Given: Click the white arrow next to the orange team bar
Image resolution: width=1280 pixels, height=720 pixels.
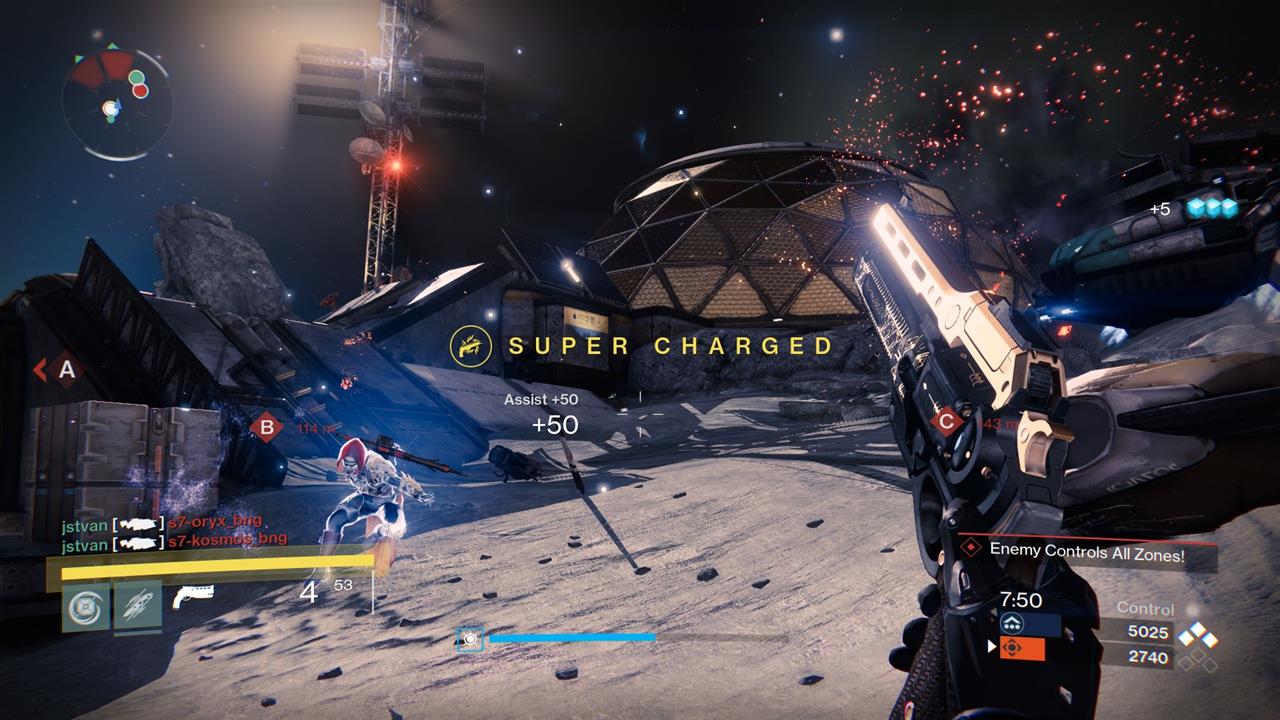Looking at the screenshot, I should 991,648.
